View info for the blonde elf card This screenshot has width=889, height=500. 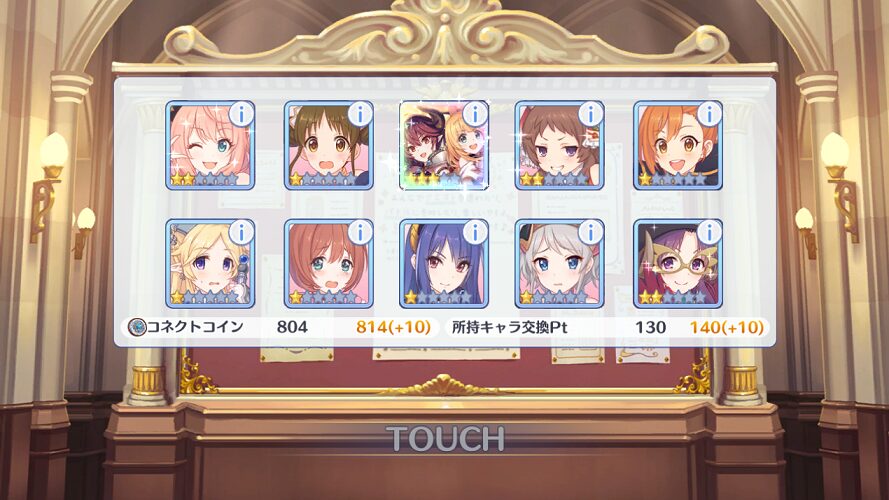pyautogui.click(x=241, y=232)
